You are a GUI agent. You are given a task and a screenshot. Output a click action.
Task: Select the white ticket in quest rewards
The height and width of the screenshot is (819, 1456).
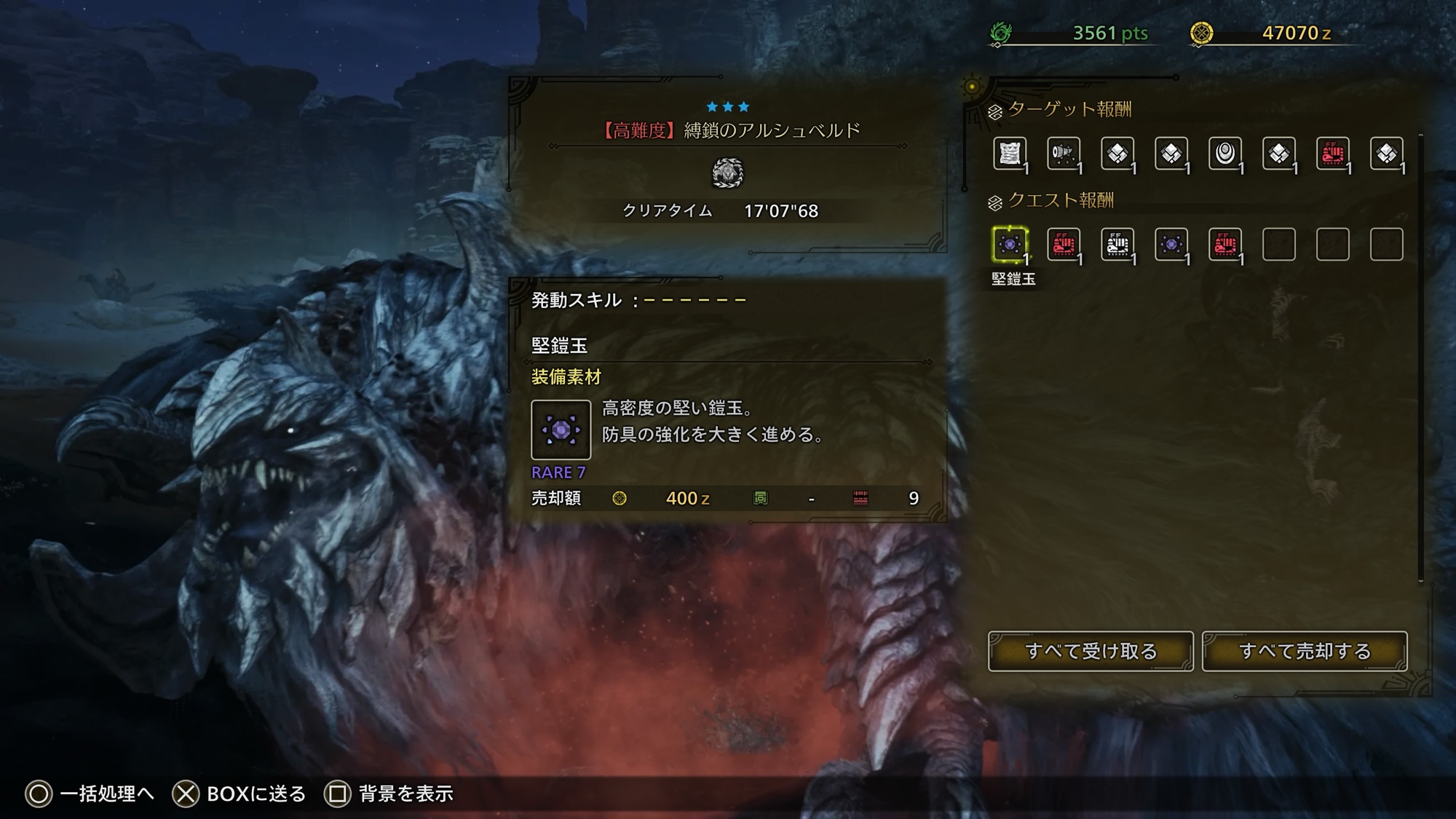tap(1117, 245)
